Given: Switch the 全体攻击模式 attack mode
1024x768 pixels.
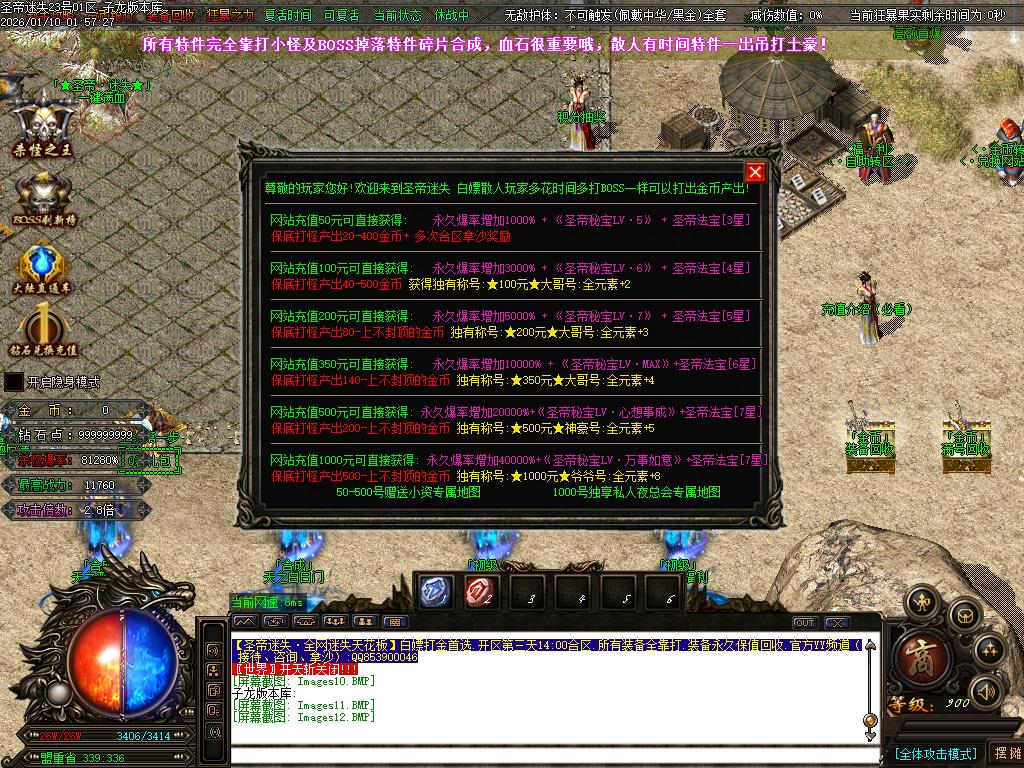Looking at the screenshot, I should 934,754.
